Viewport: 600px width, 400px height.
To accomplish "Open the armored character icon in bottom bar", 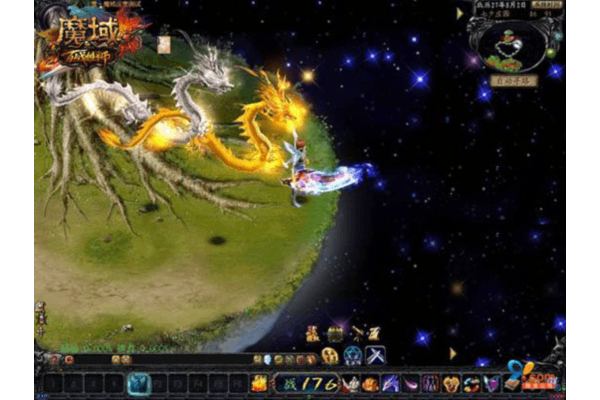I will [349, 382].
